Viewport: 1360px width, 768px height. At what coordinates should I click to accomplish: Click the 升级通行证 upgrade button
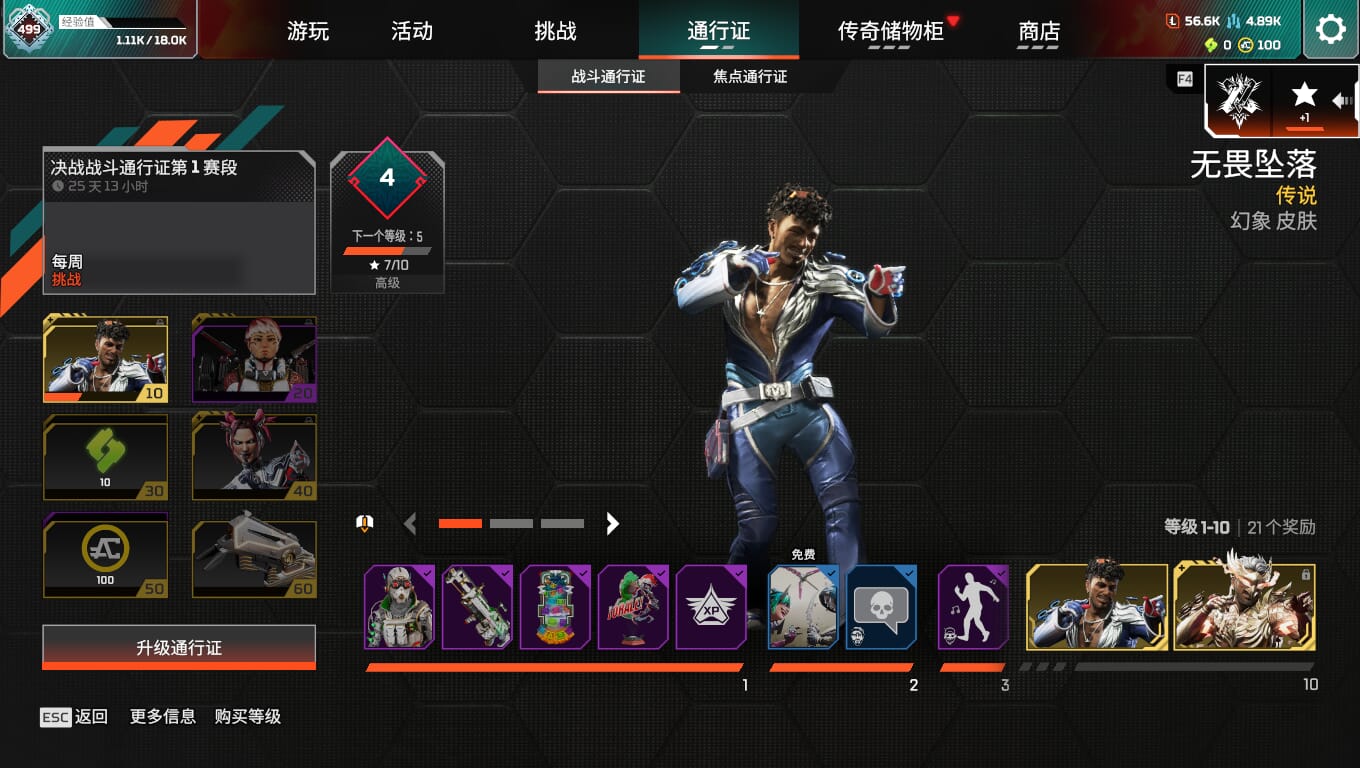tap(179, 648)
